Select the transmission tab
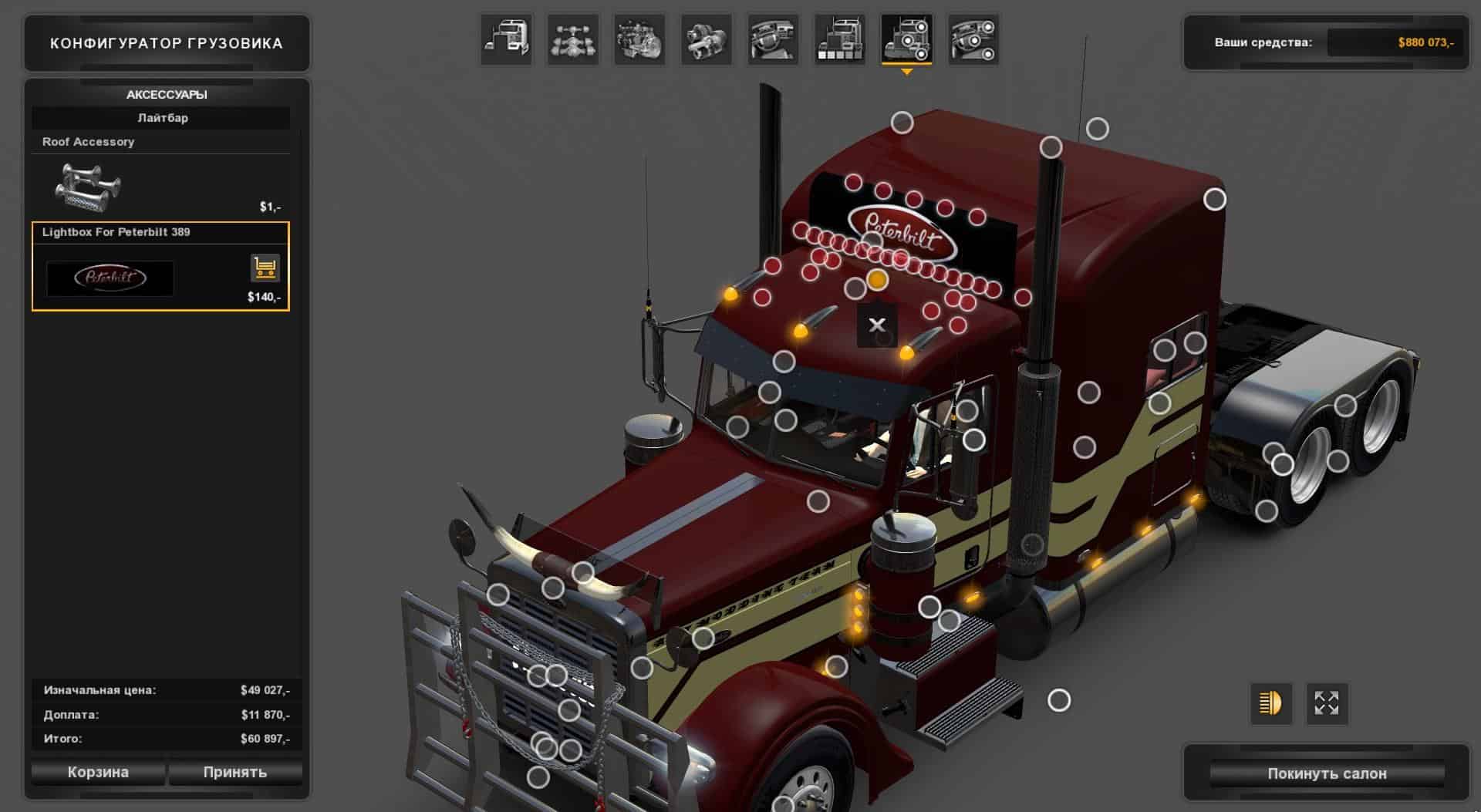1481x812 pixels. [x=707, y=39]
